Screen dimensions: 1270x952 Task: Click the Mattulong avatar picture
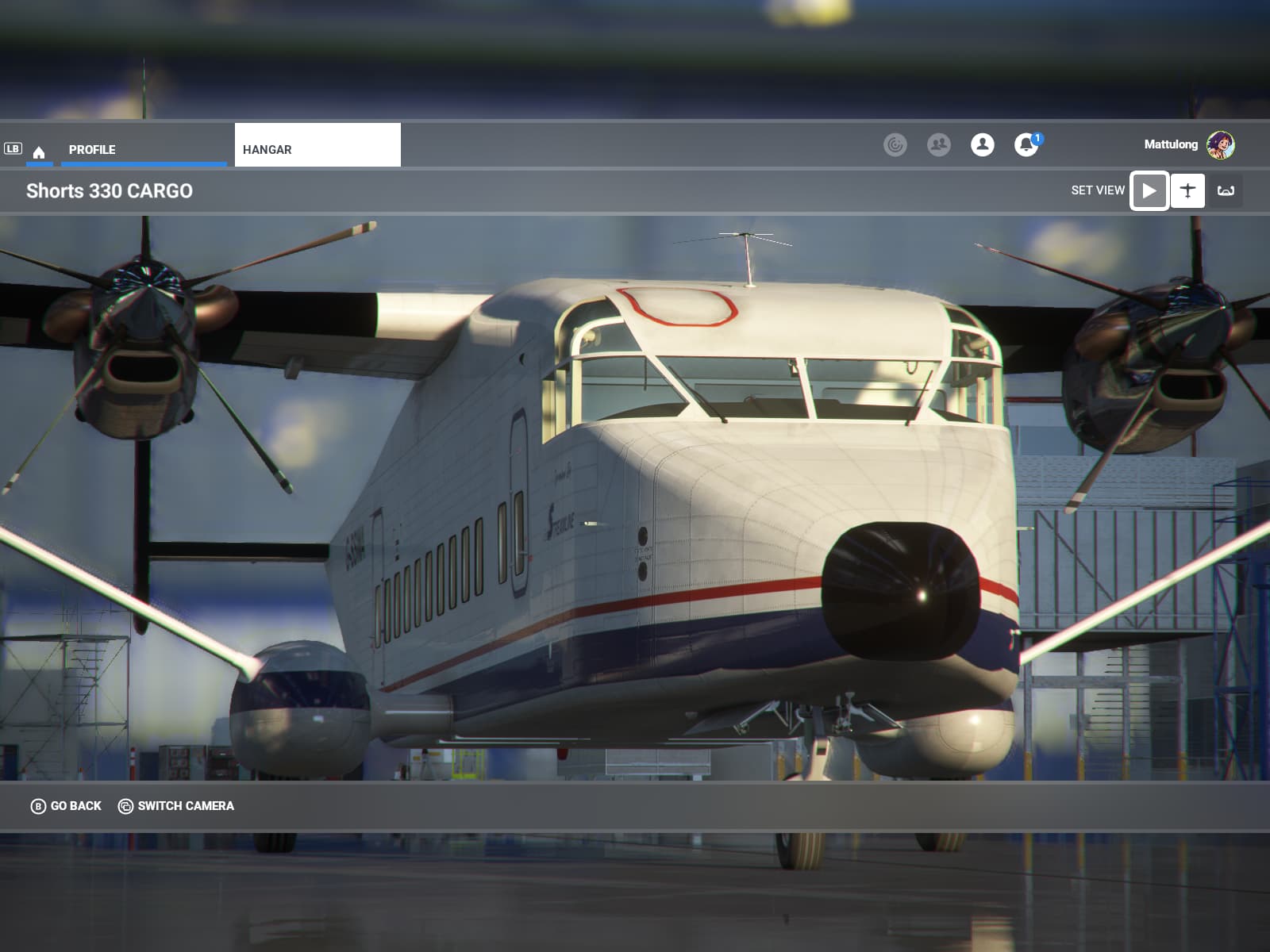point(1222,145)
